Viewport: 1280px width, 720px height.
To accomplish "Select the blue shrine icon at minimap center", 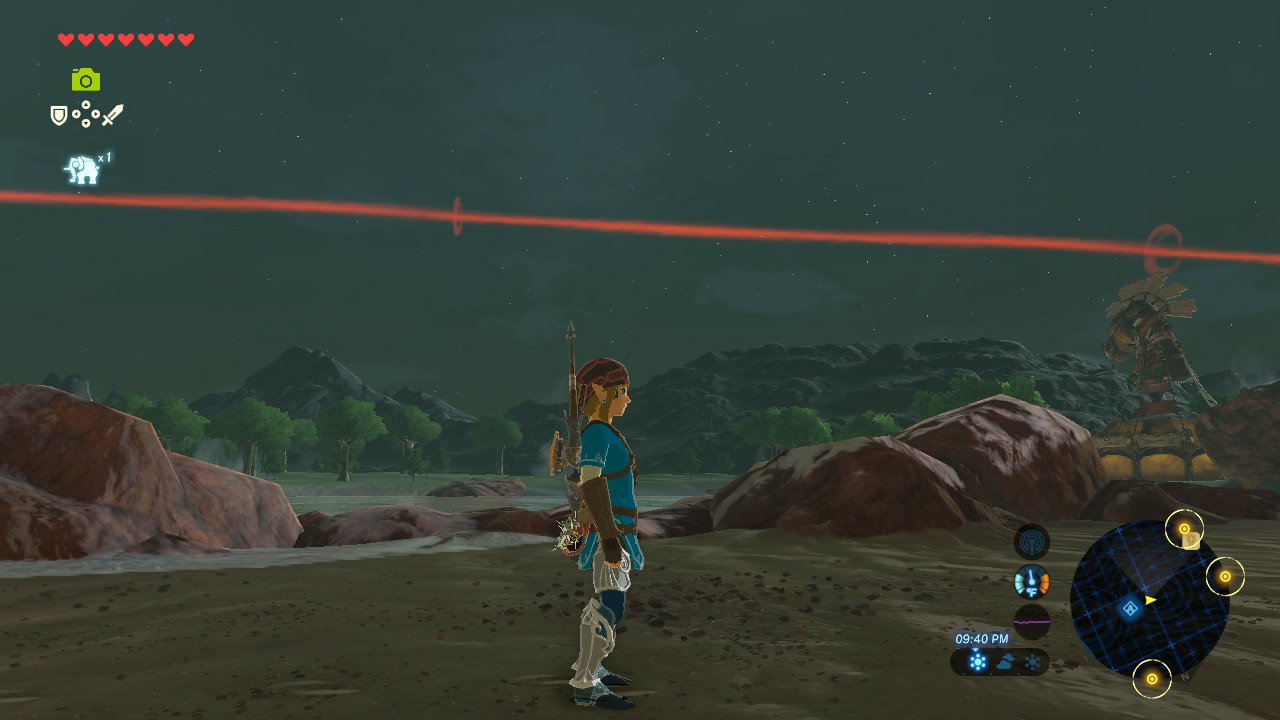I will click(1130, 608).
